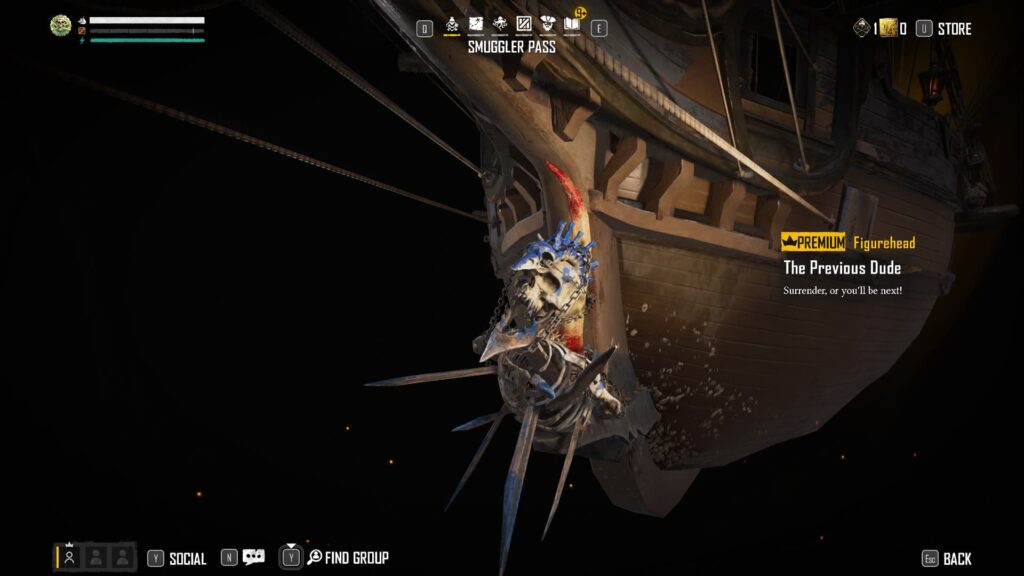Open the Social menu
The image size is (1024, 576).
pyautogui.click(x=187, y=559)
